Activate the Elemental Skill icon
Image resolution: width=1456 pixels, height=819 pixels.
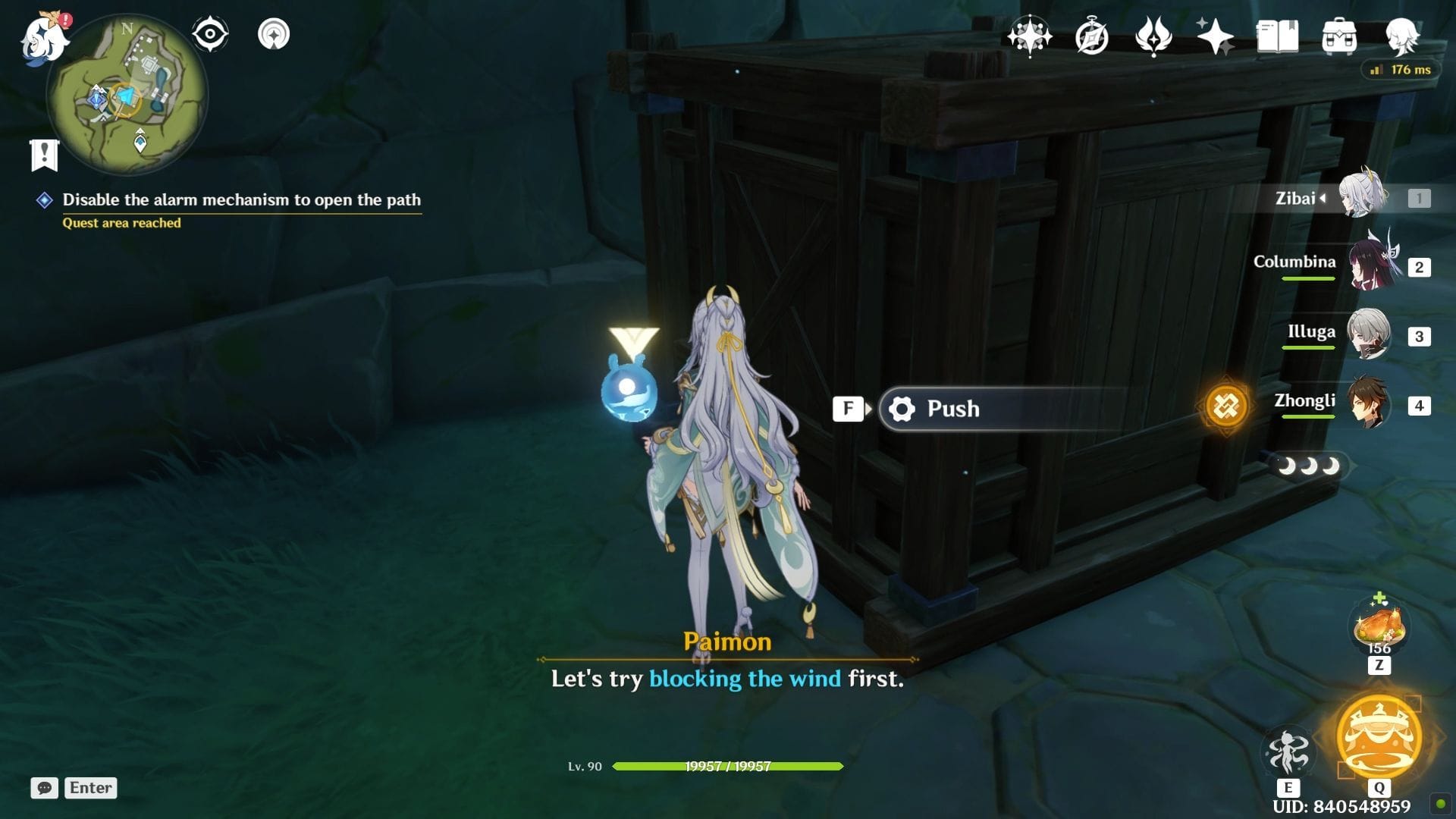click(1288, 752)
